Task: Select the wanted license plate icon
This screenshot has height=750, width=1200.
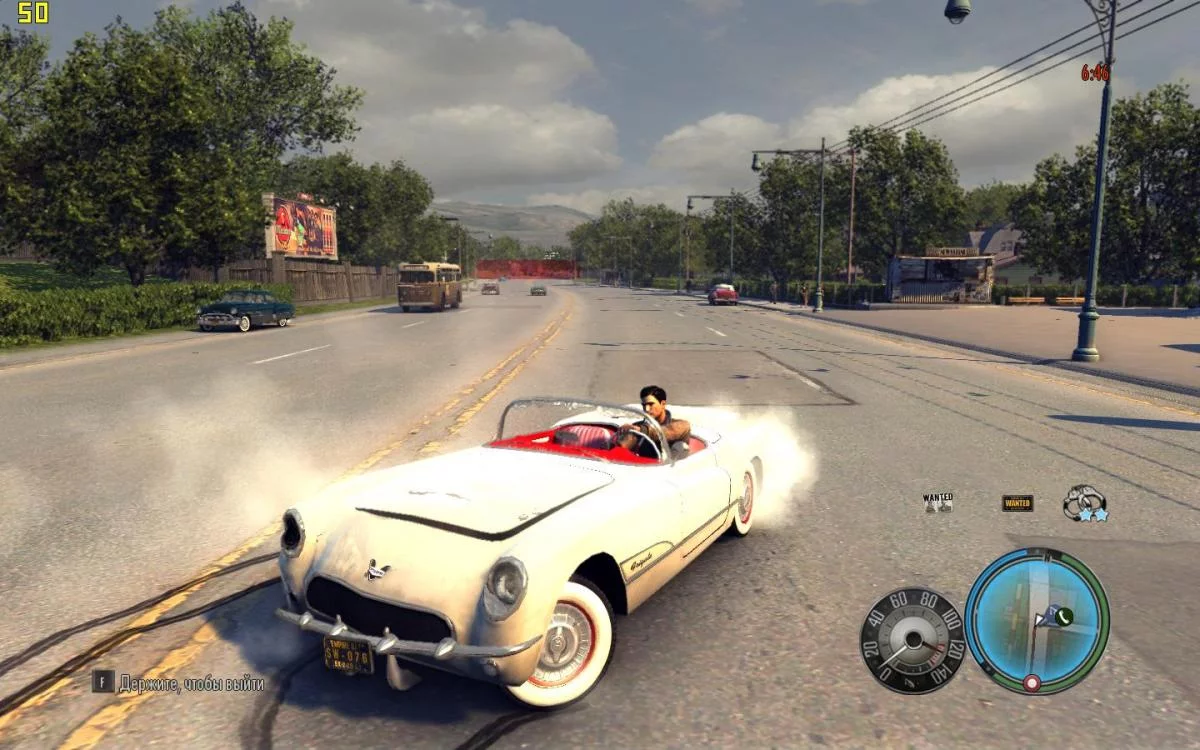Action: pos(1017,503)
